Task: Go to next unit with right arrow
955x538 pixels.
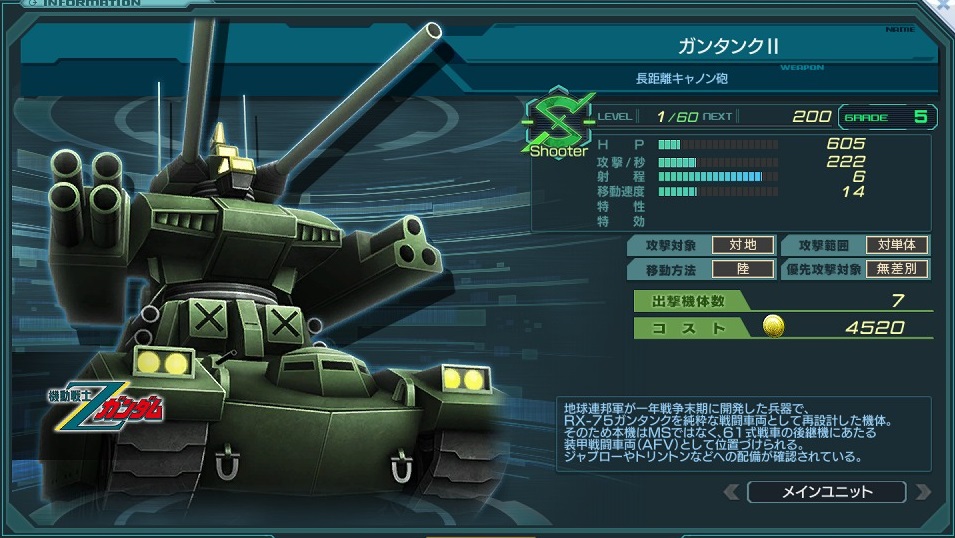Action: click(922, 492)
